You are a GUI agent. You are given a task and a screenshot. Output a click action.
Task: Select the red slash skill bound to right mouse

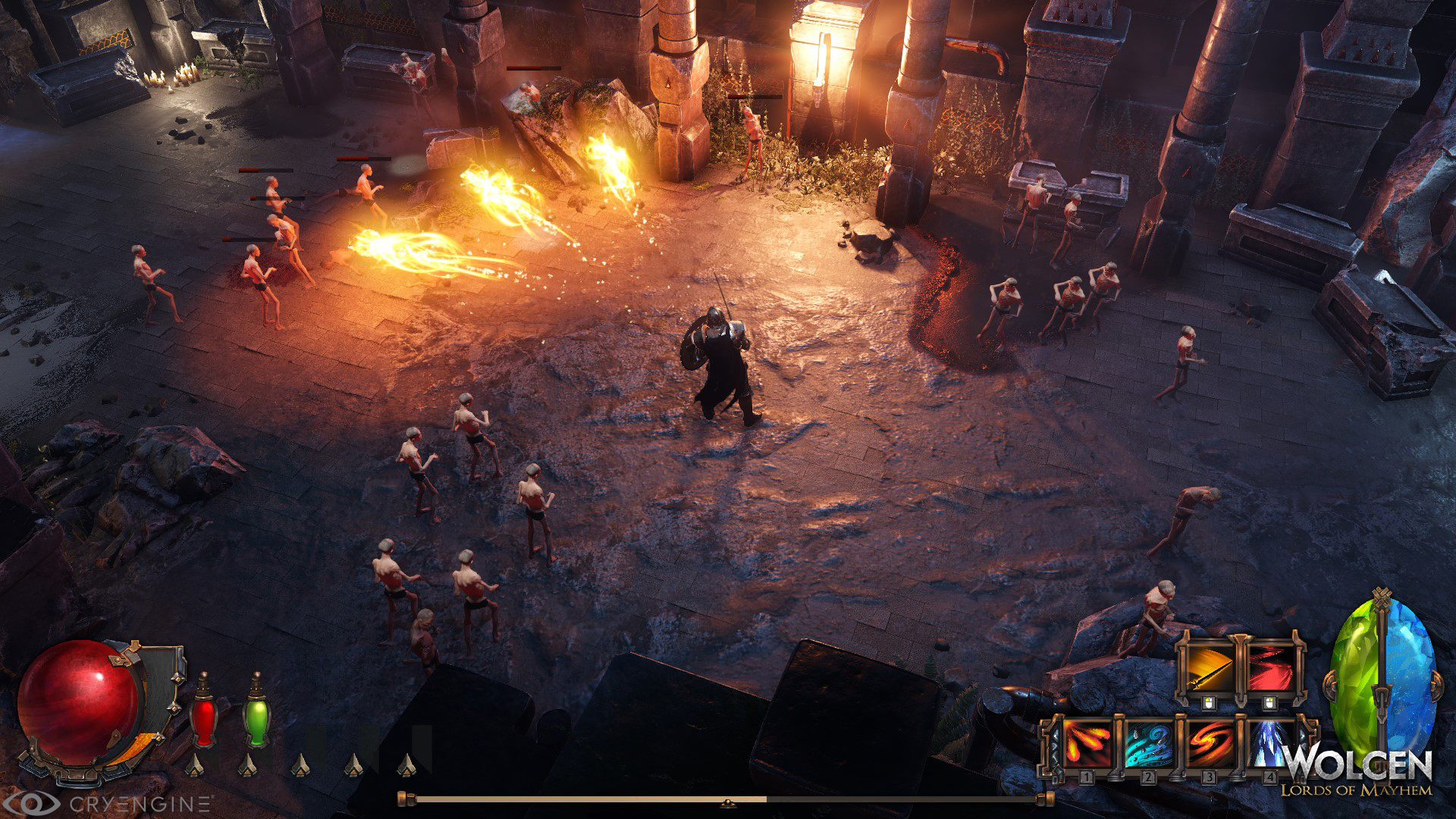[x=1270, y=668]
